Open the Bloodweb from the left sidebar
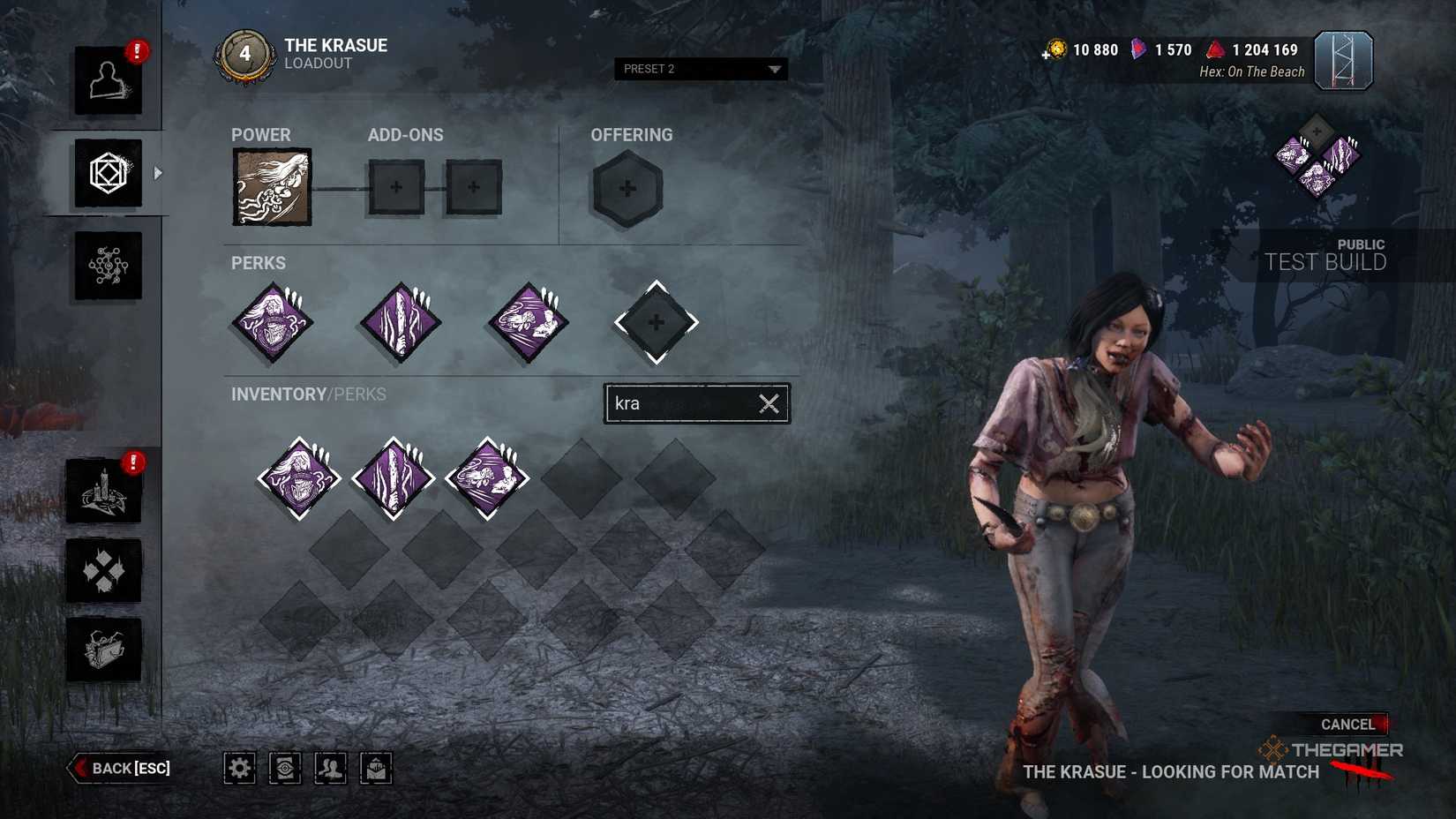This screenshot has width=1456, height=819. pyautogui.click(x=106, y=265)
